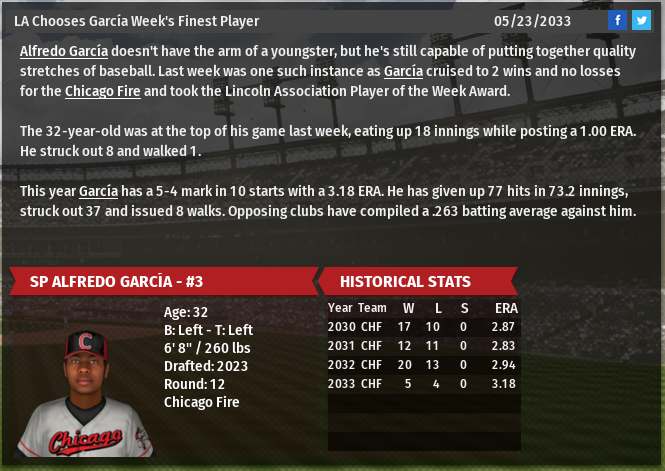Select the 2030 CHF historical stats row
This screenshot has width=665, height=471.
(x=423, y=327)
